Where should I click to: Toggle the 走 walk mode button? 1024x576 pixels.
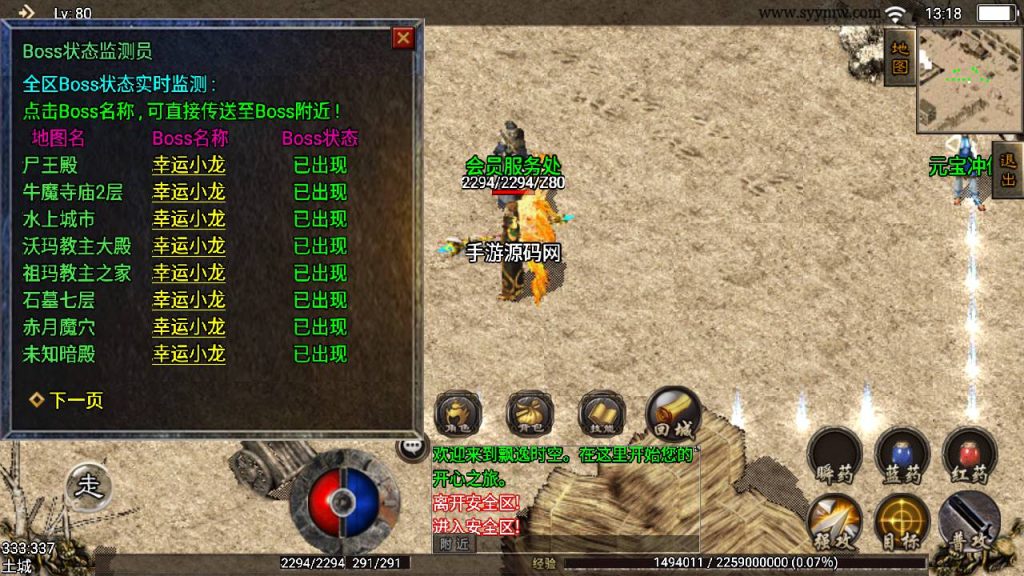pyautogui.click(x=90, y=487)
